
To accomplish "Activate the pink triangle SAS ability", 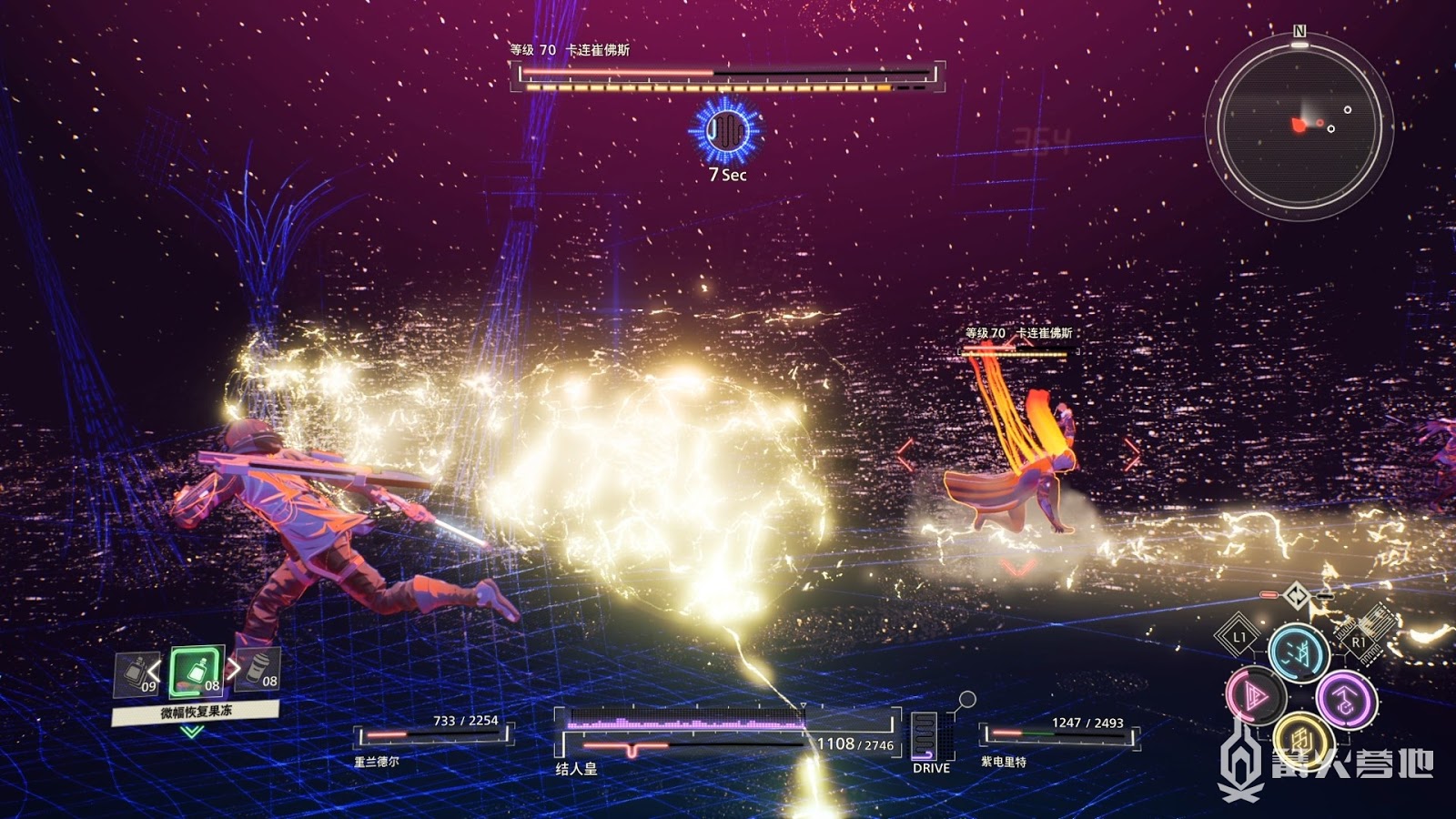I will click(1255, 697).
